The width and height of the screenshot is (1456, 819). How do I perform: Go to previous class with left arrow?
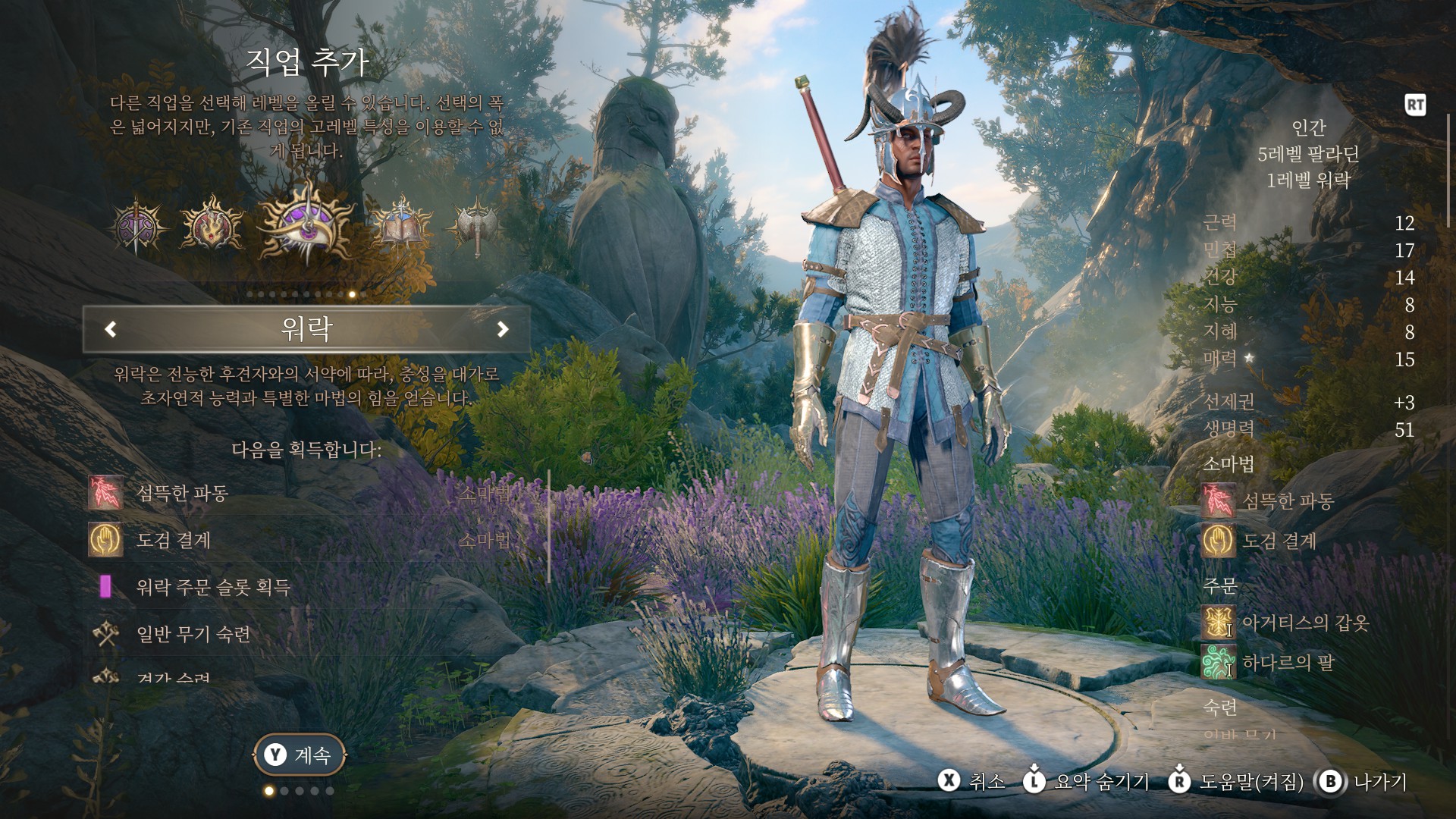coord(111,329)
